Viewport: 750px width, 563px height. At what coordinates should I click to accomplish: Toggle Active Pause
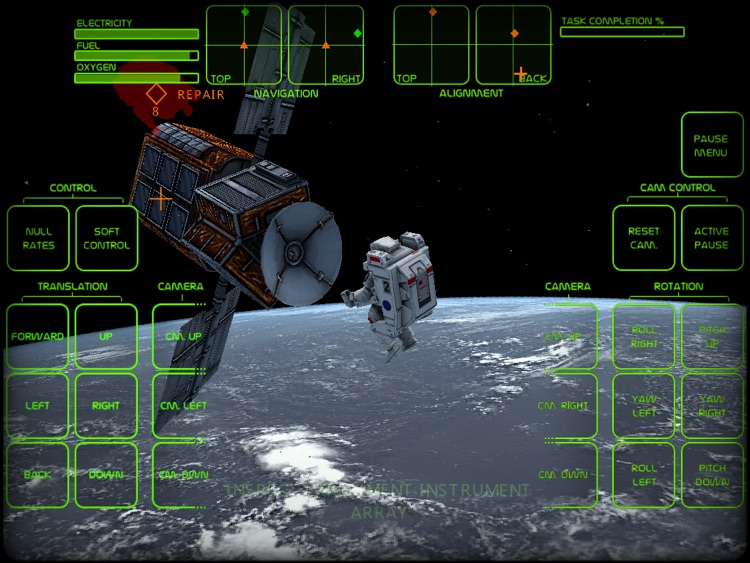click(x=711, y=238)
